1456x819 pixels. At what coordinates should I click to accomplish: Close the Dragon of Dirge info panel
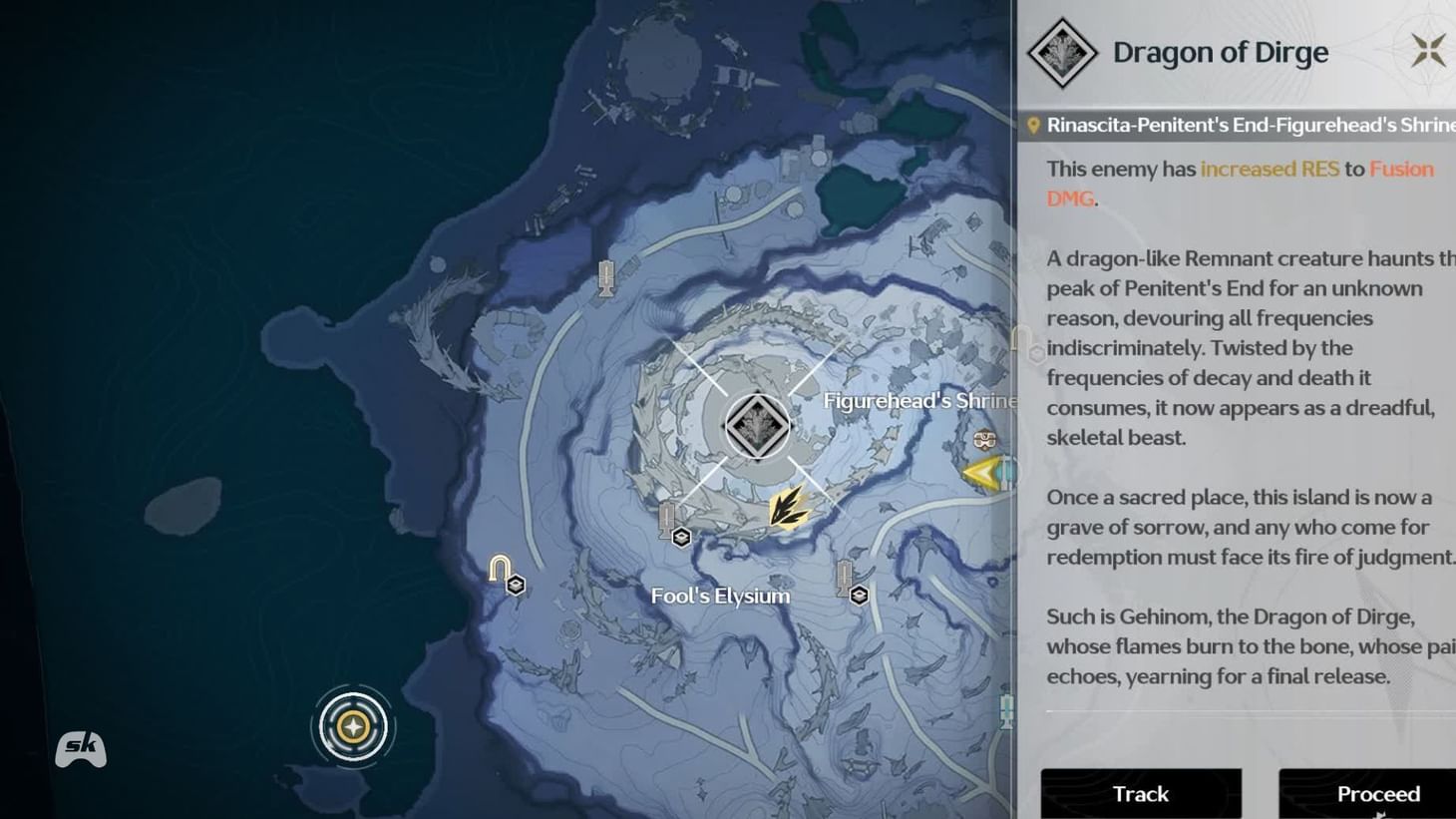[x=1428, y=48]
